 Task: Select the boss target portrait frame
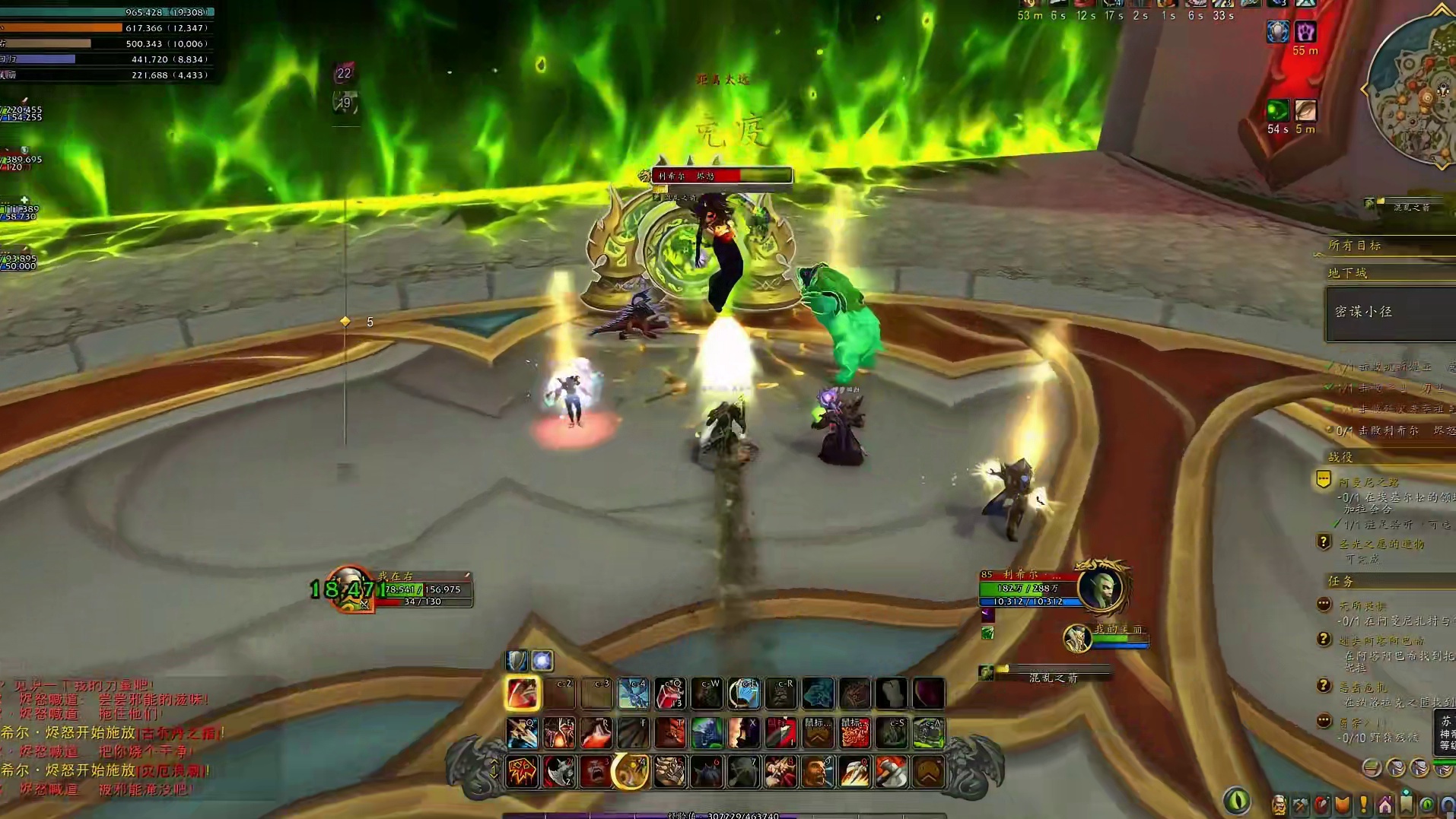click(x=1100, y=587)
